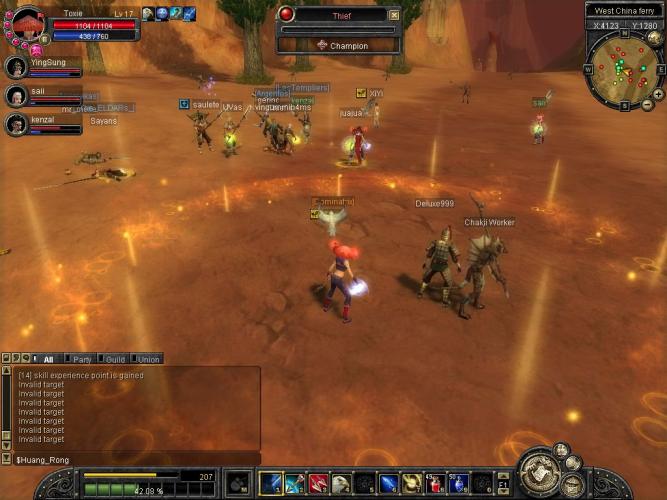
Task: Close the Thief target window
Action: point(394,15)
